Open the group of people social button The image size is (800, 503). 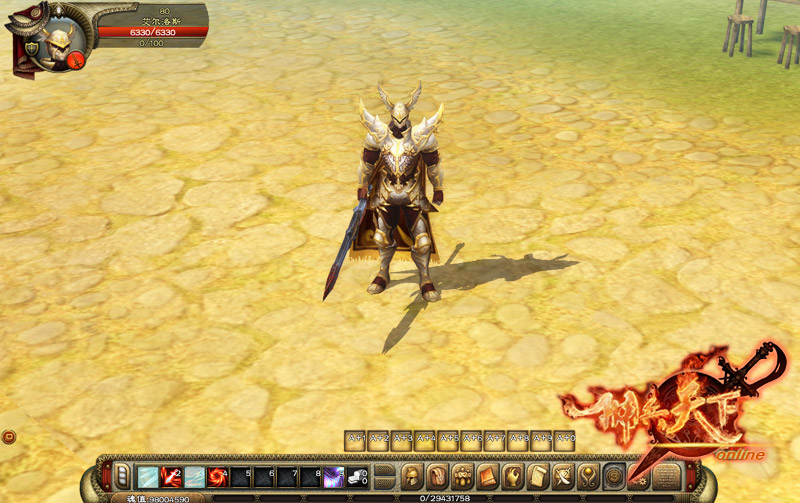point(462,476)
